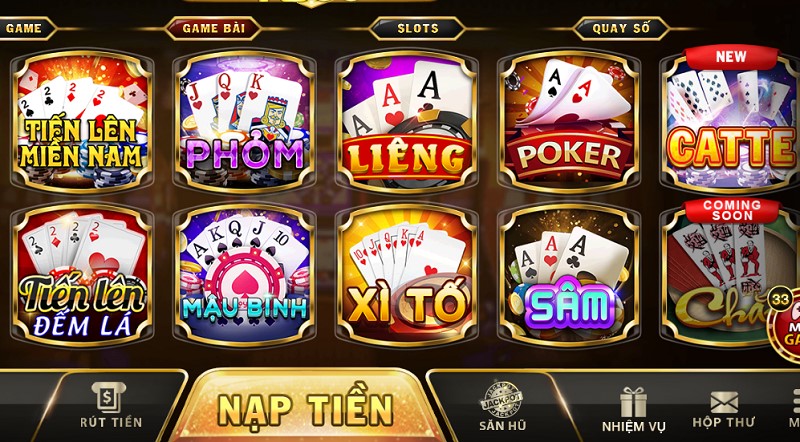Open the Hộp Thư mailbox
The height and width of the screenshot is (442, 800).
[x=723, y=409]
